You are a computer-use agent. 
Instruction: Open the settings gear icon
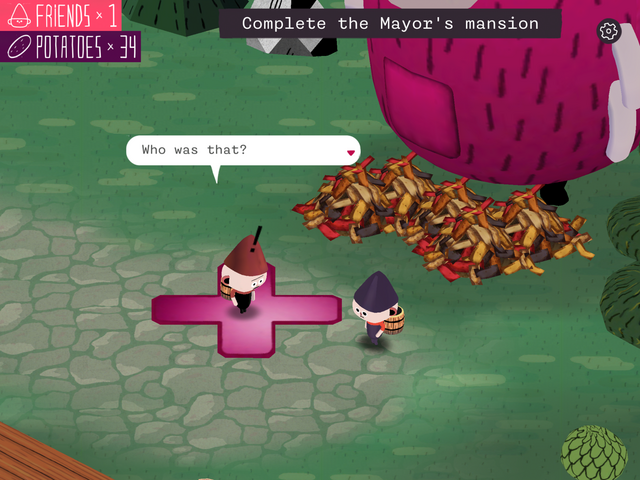coord(608,31)
